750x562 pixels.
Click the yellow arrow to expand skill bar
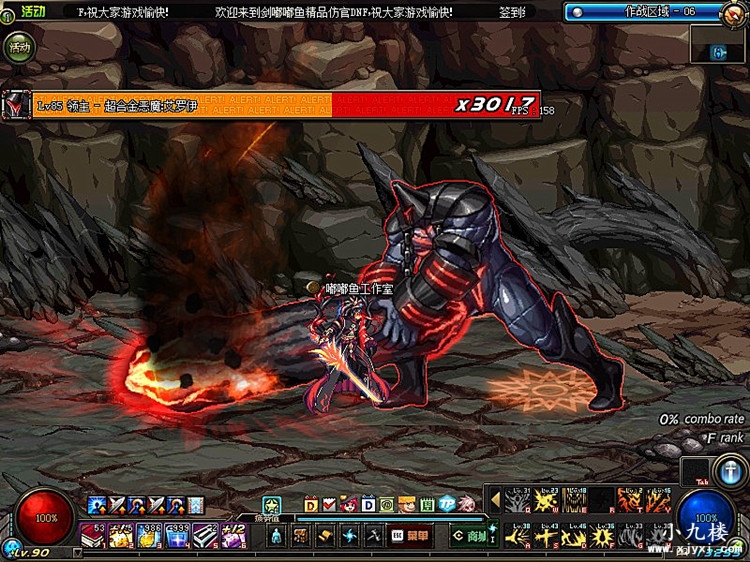[x=494, y=499]
